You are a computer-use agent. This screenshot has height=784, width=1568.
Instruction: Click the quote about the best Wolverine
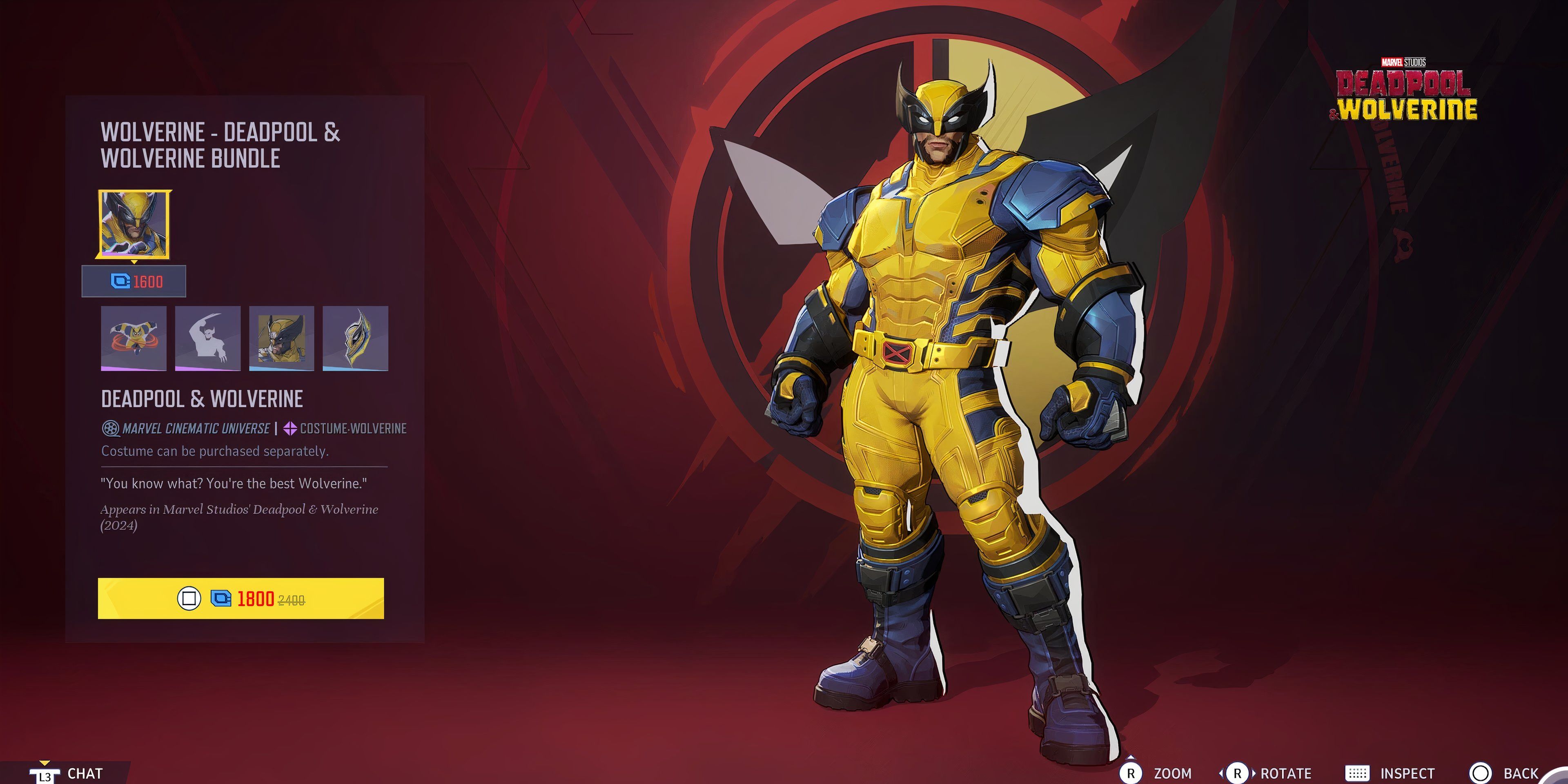point(234,483)
